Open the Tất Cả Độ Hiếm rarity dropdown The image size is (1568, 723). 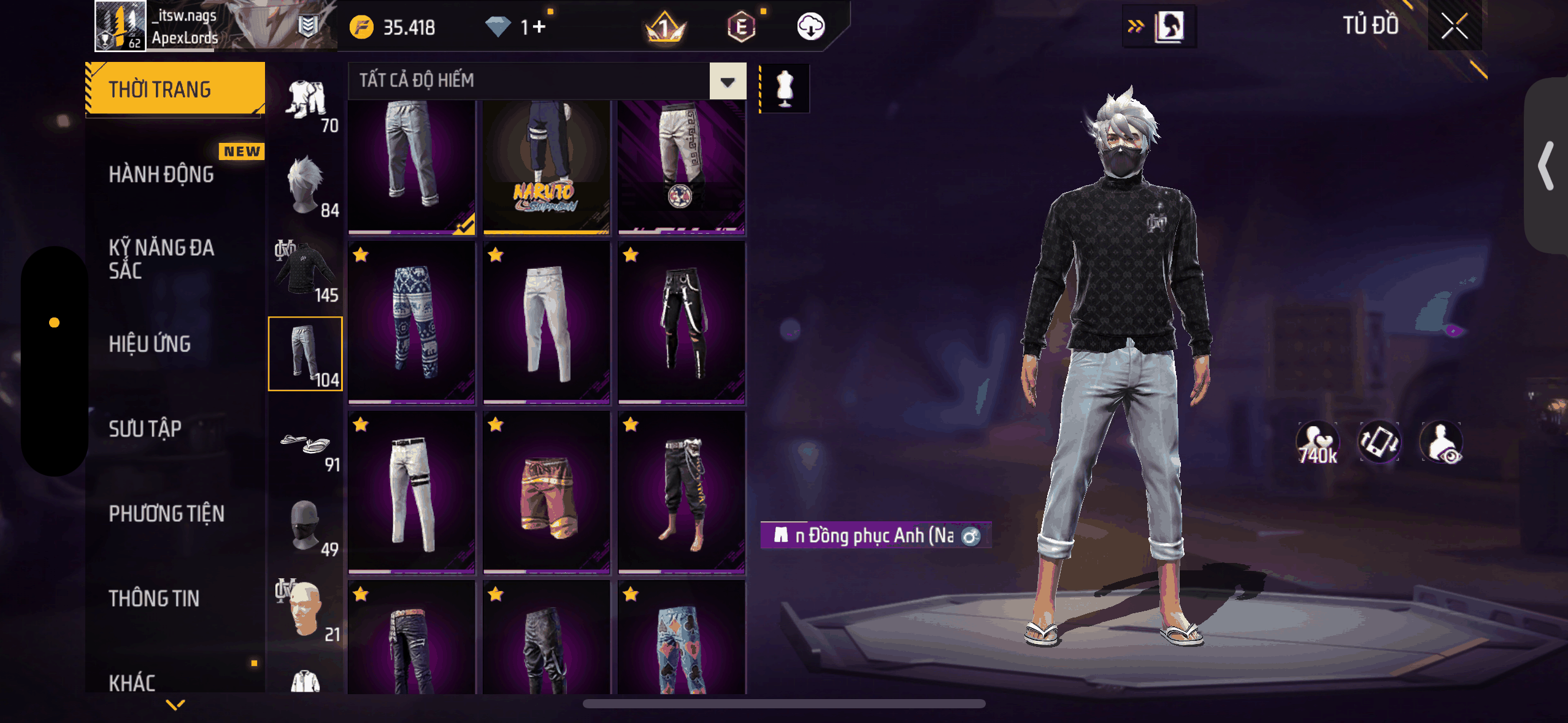(728, 82)
